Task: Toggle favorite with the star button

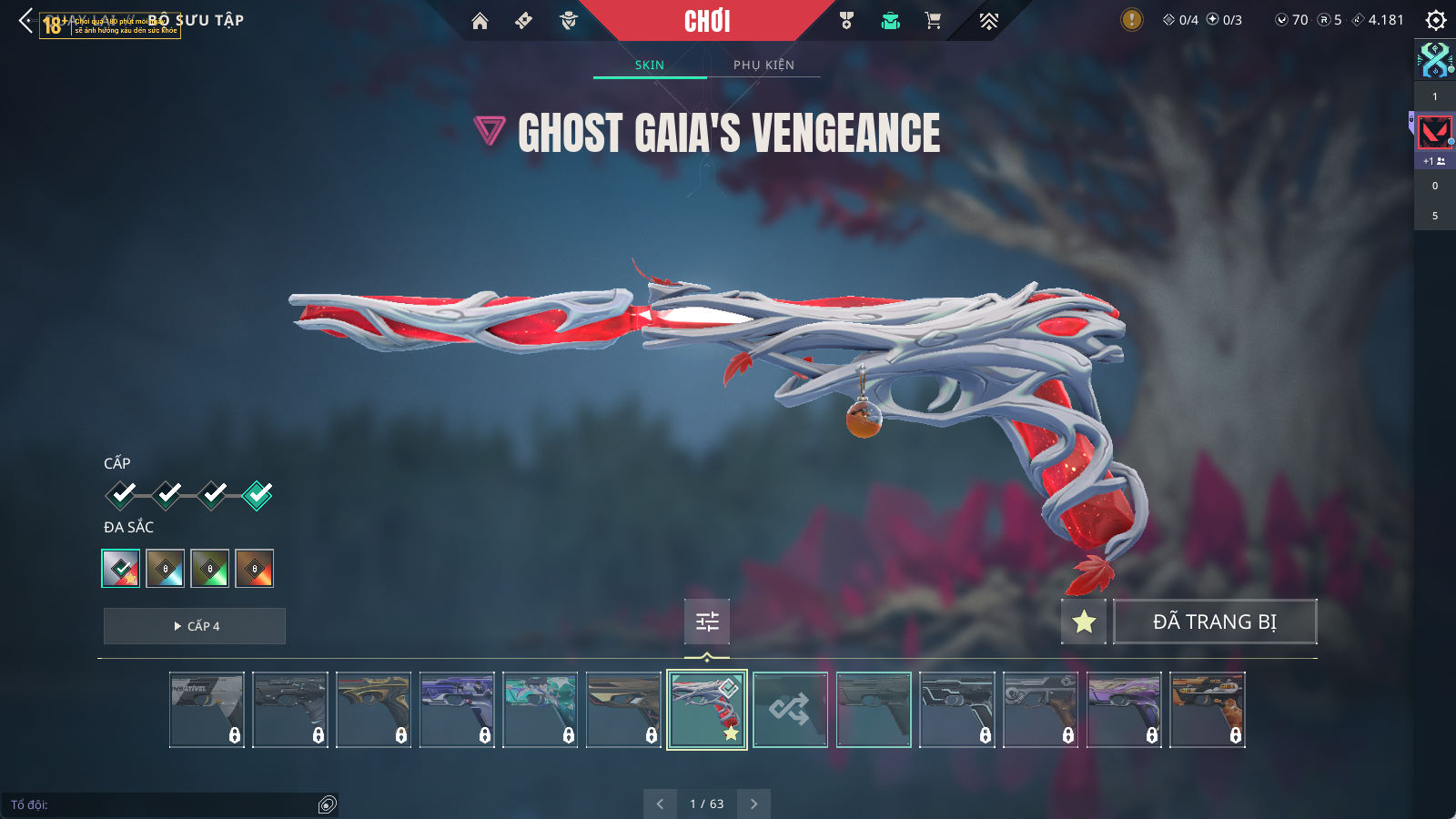Action: click(1084, 622)
